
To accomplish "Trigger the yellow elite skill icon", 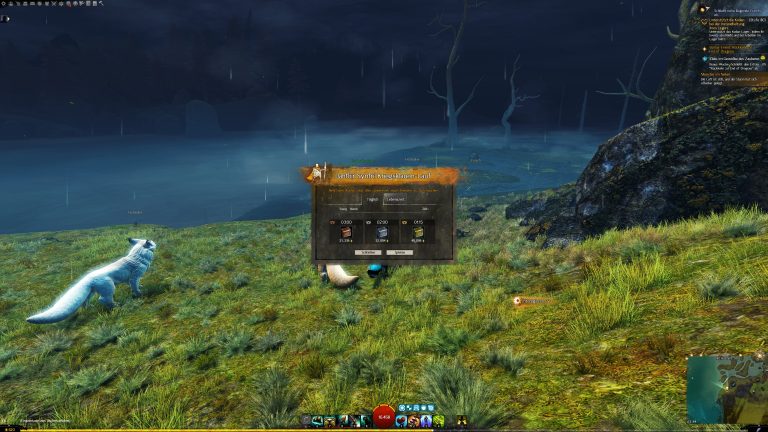I will [x=463, y=421].
